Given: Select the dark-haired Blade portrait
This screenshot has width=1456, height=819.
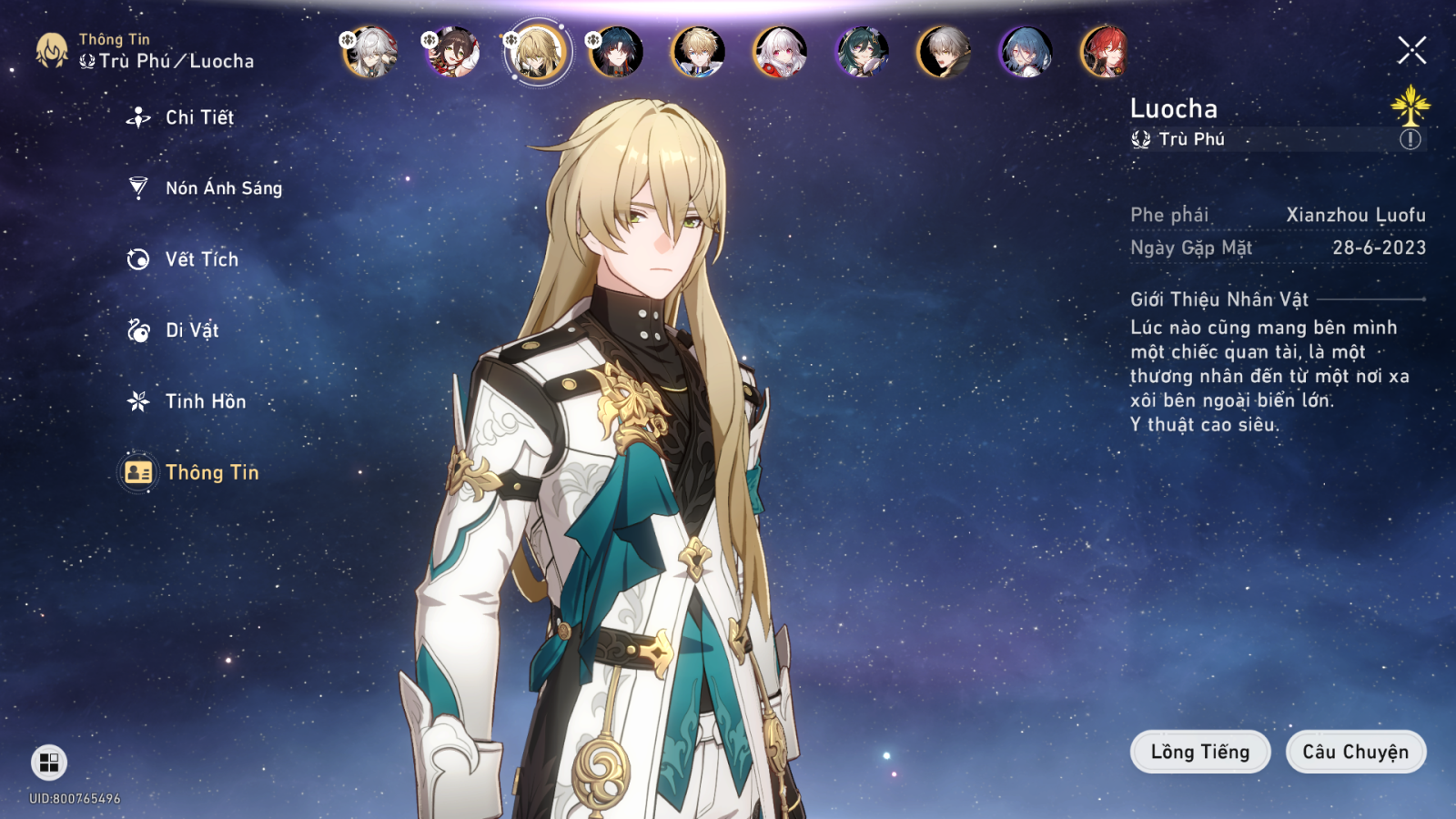Looking at the screenshot, I should pos(616,52).
